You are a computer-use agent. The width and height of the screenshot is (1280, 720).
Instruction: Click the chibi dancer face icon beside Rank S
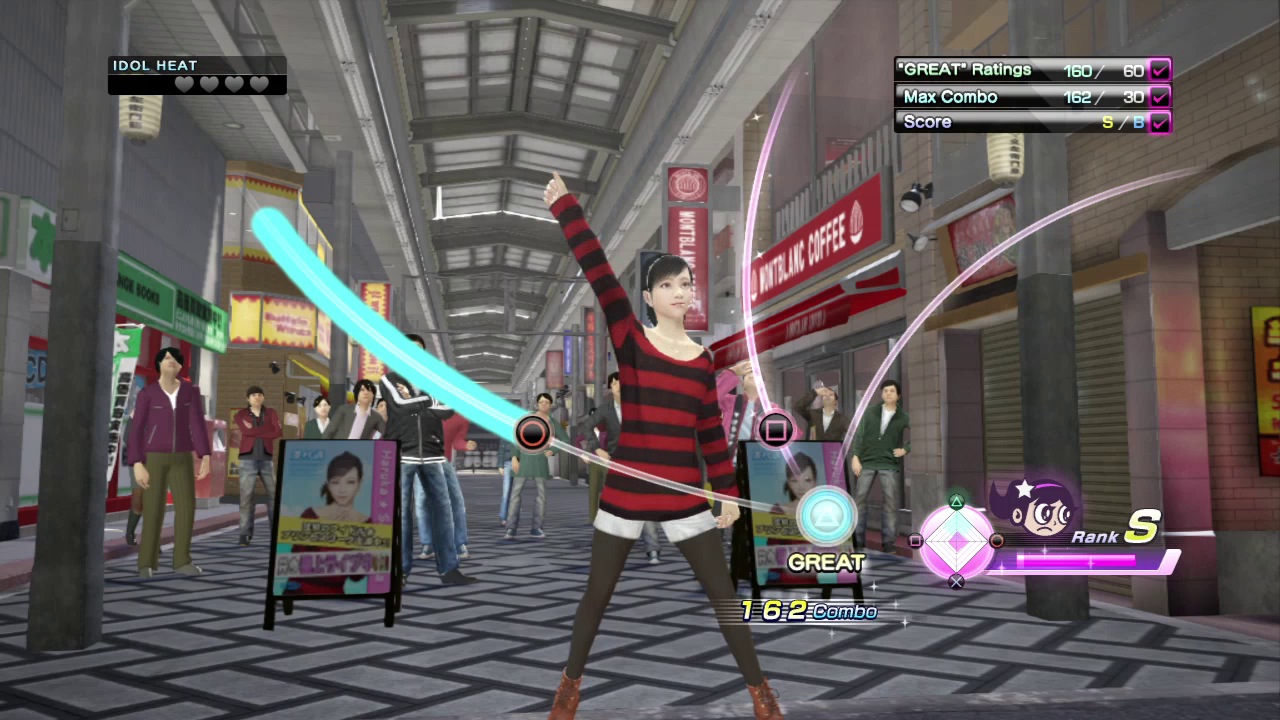click(x=1041, y=510)
